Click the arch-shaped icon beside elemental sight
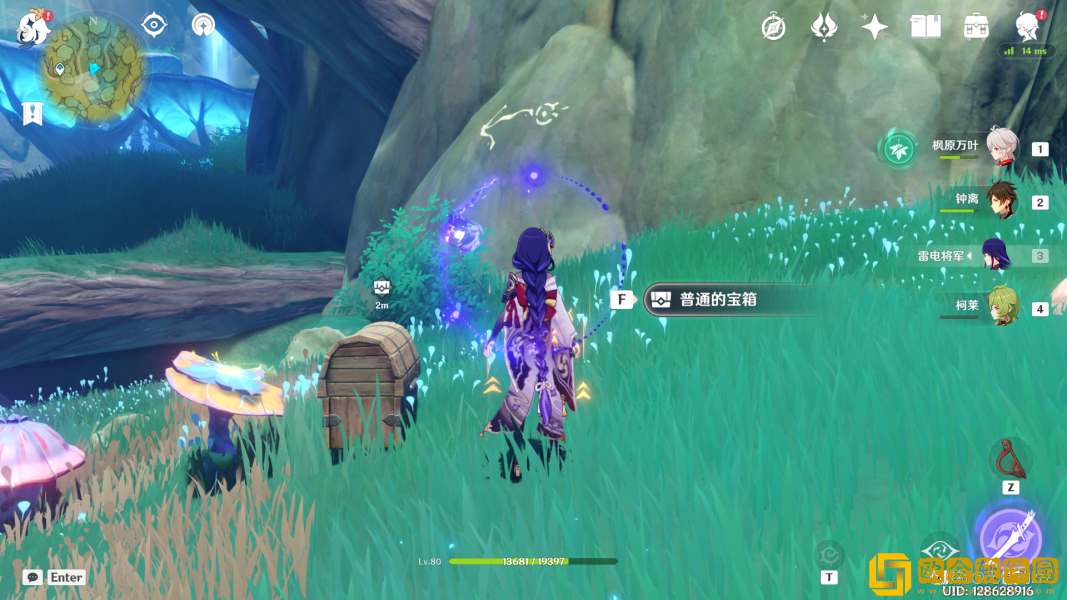The width and height of the screenshot is (1067, 600). click(203, 24)
